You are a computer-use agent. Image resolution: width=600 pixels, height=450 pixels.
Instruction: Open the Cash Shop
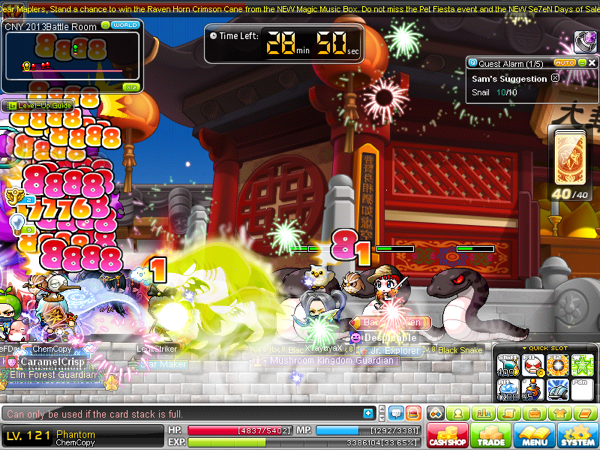tap(447, 435)
